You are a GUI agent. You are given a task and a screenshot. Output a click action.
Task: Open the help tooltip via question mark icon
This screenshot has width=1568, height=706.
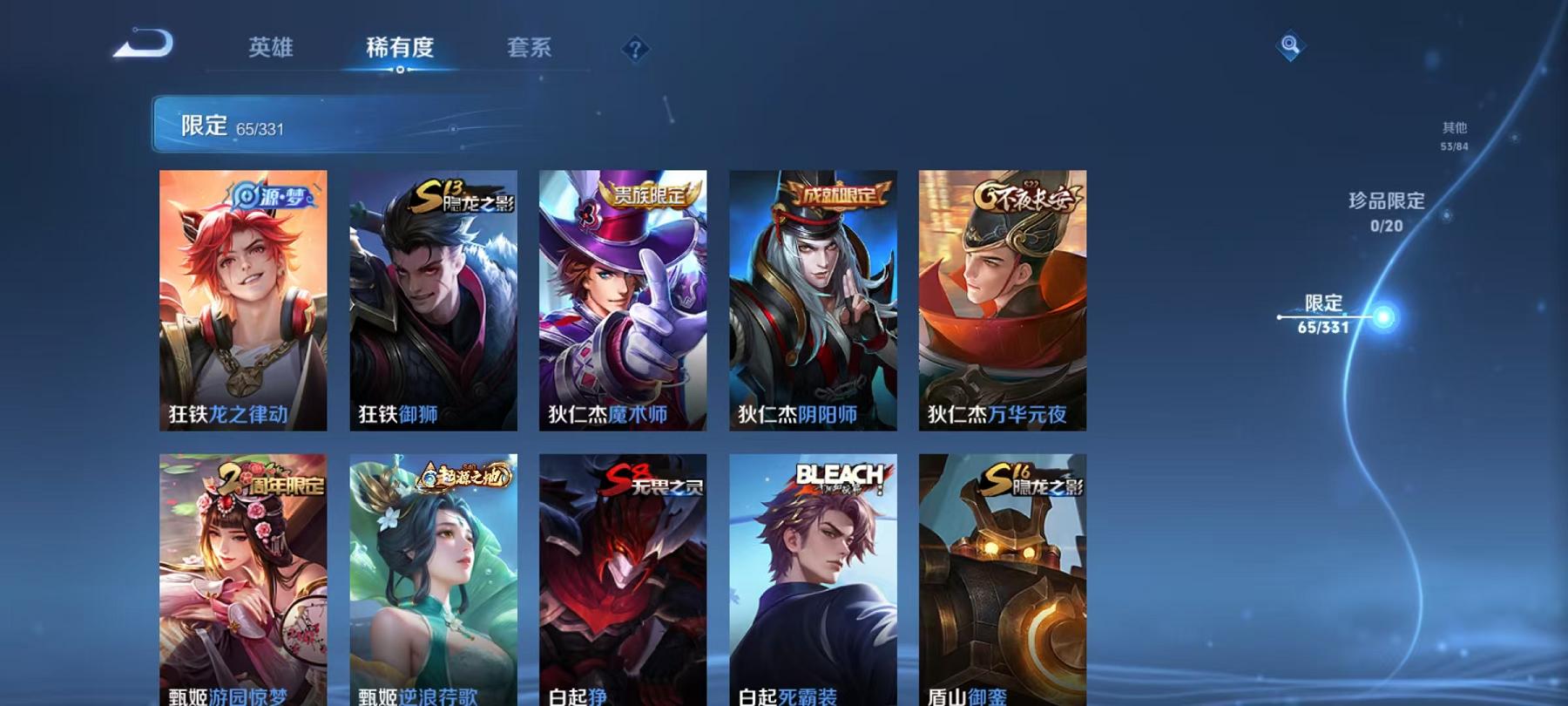tap(635, 48)
